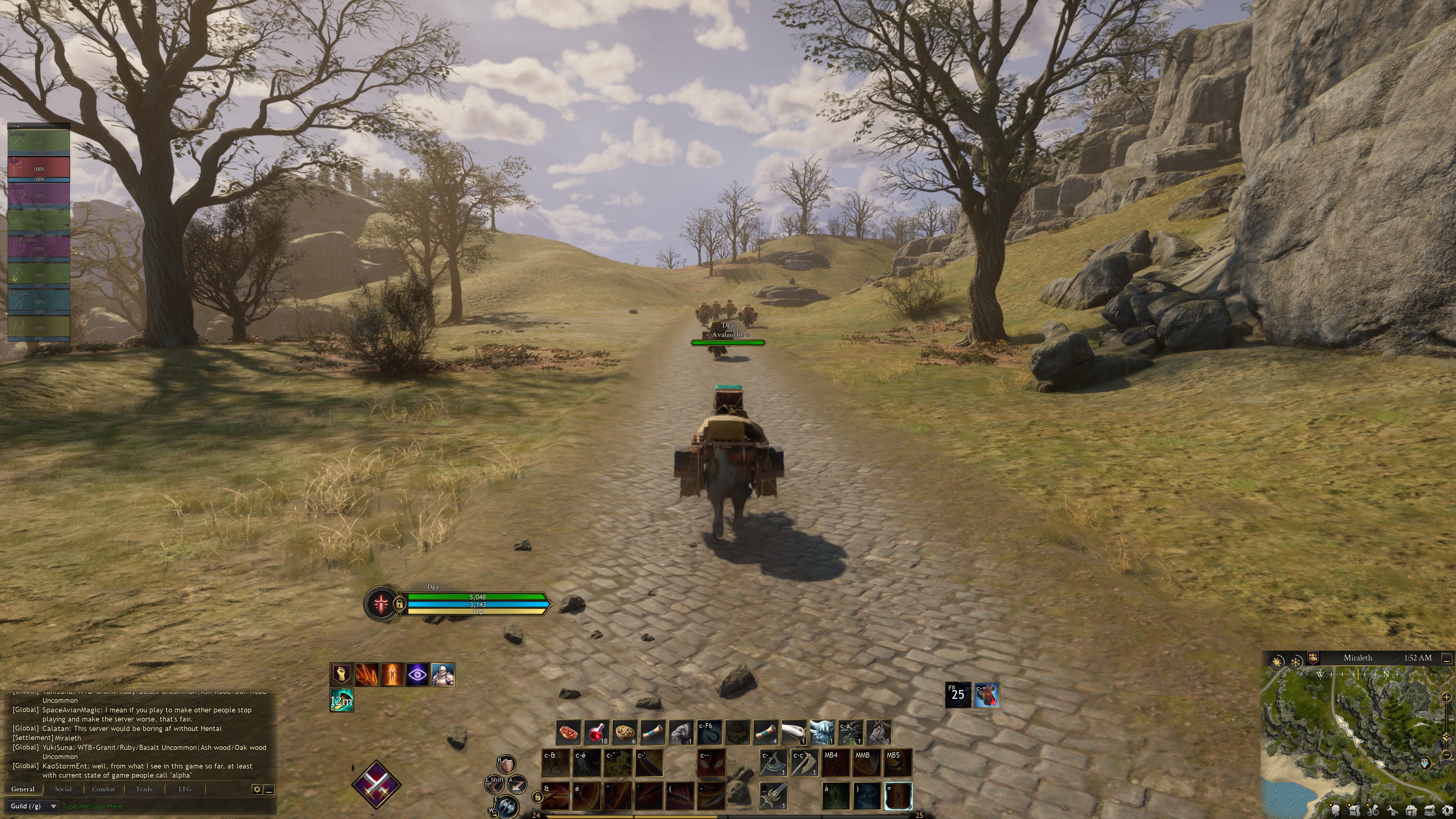This screenshot has height=819, width=1456.
Task: Select Dga's red party frame
Action: click(x=38, y=168)
